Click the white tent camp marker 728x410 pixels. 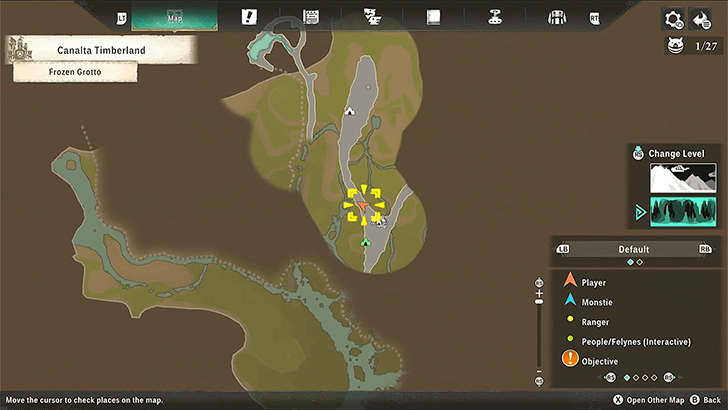click(x=350, y=112)
